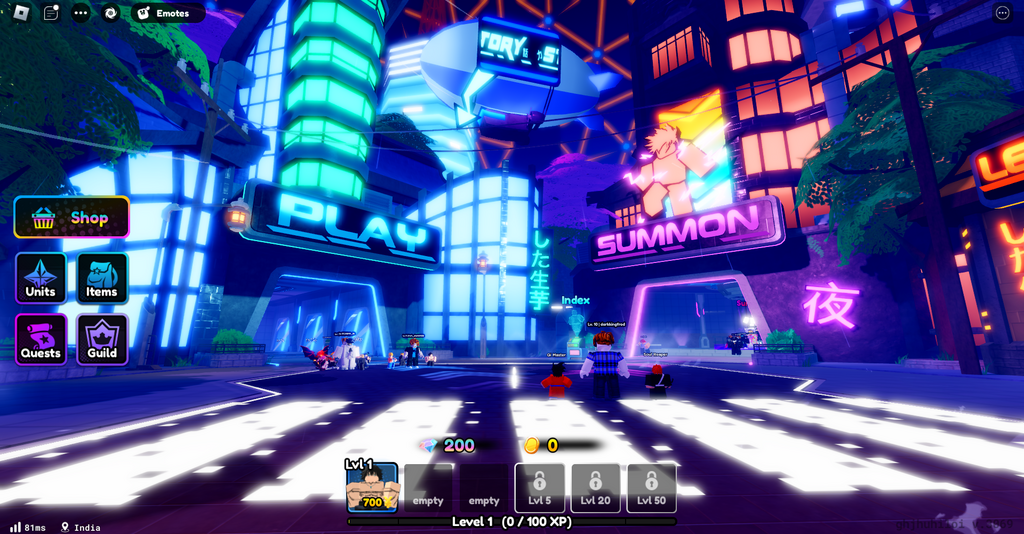Click the locked Lvl 20 unit slot

click(596, 488)
